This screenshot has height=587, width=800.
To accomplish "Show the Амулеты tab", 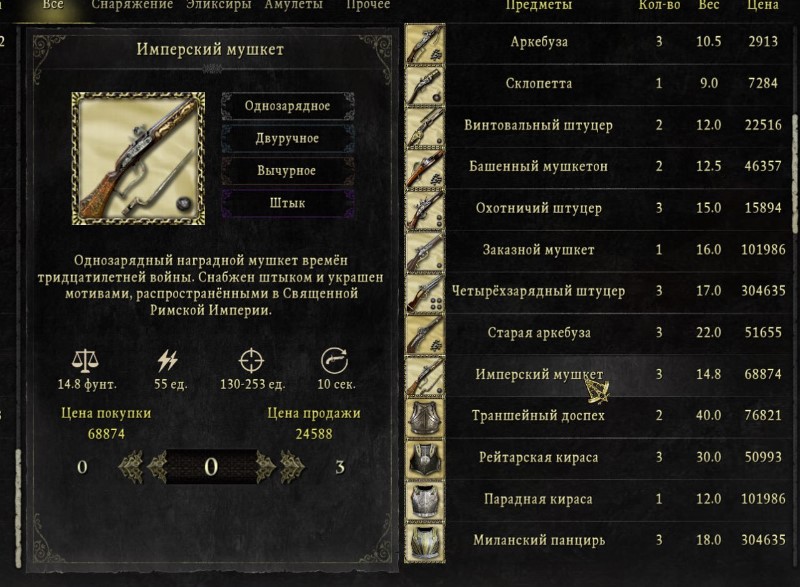I will (294, 6).
